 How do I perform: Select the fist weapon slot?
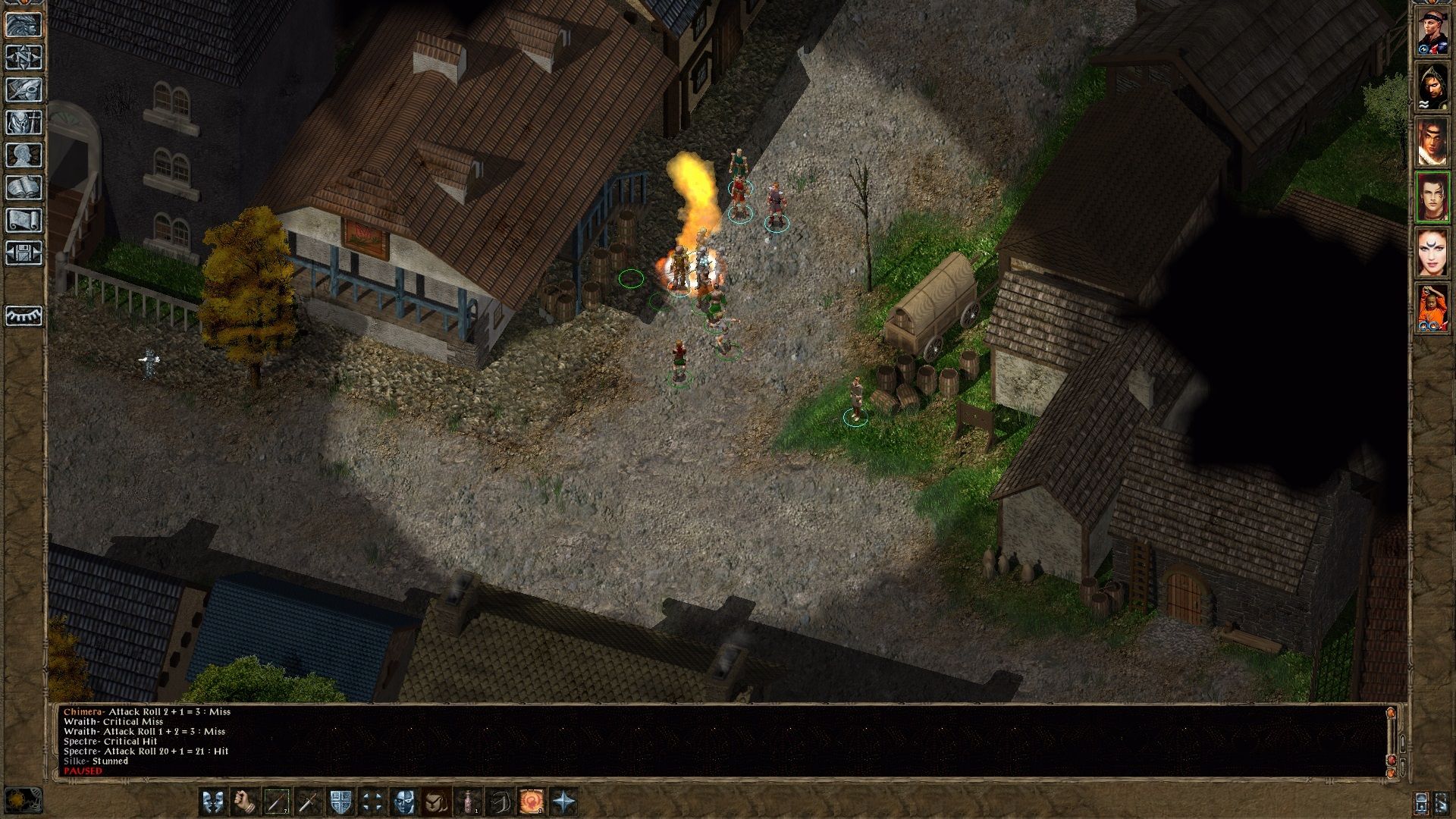click(244, 802)
